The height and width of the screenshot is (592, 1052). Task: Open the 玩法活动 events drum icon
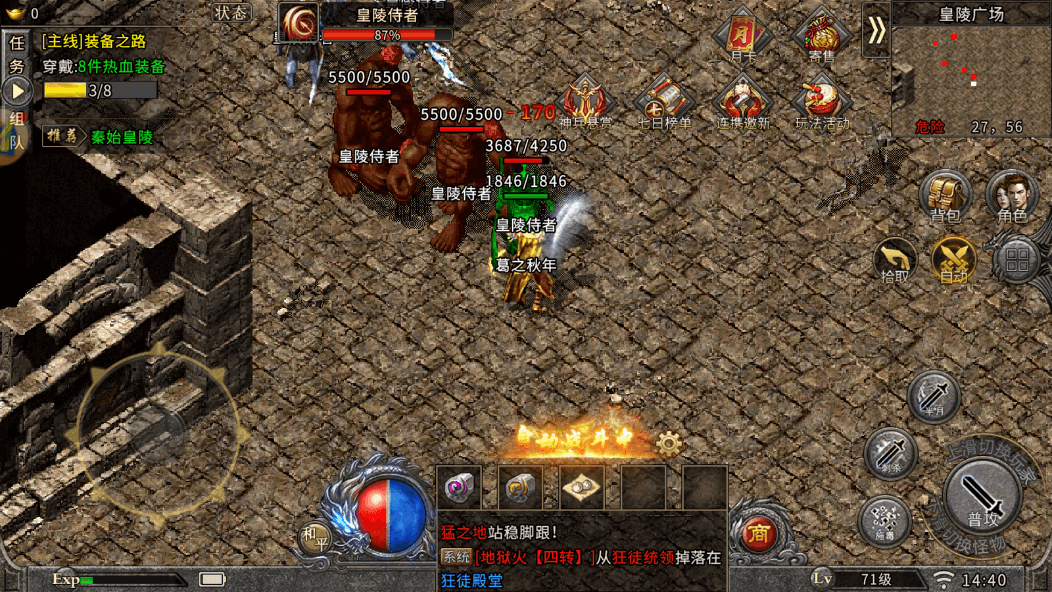coord(821,103)
